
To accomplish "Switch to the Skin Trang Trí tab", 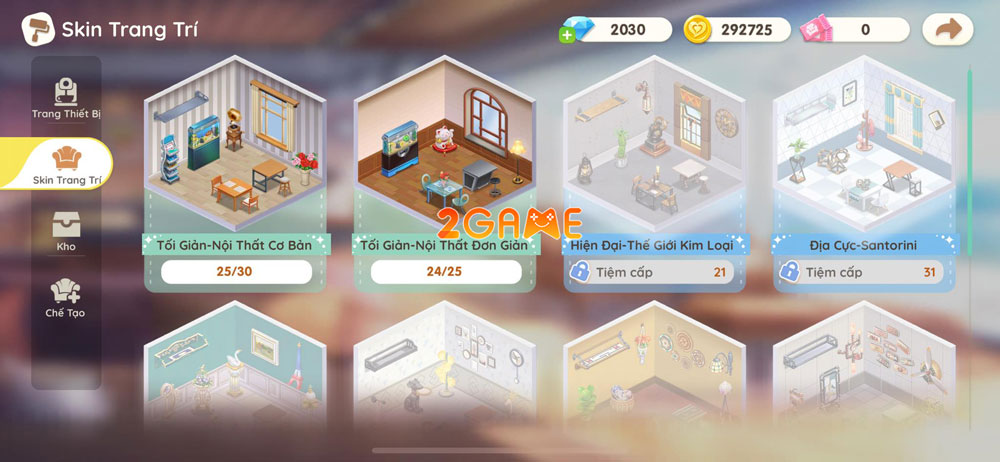I will [66, 163].
